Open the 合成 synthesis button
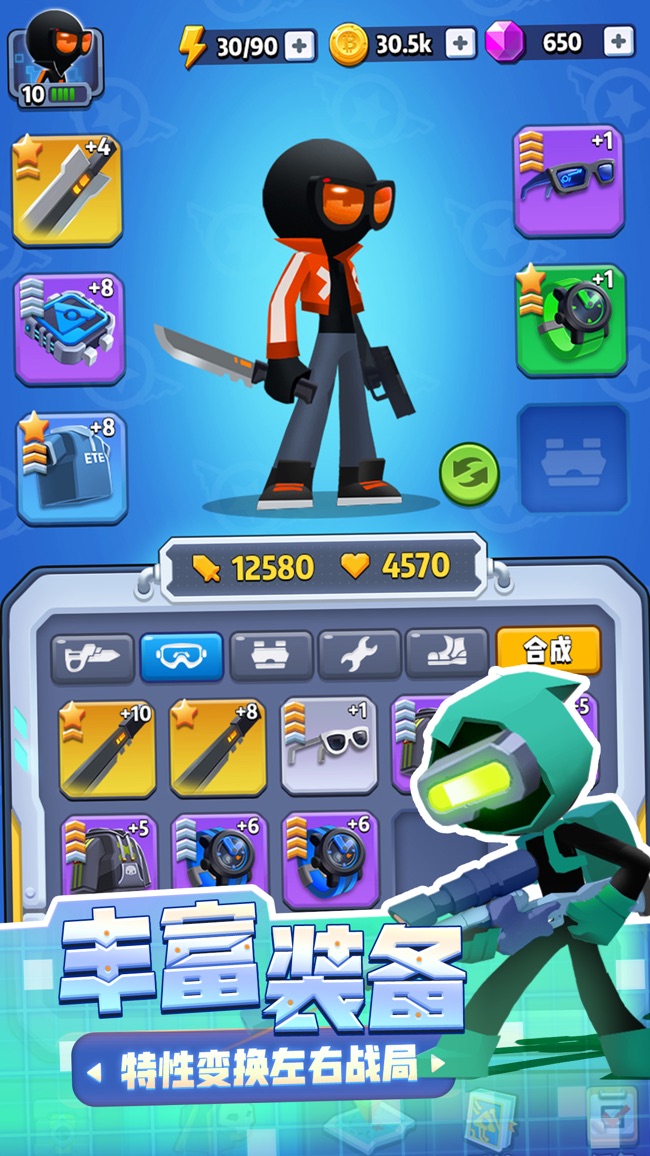650x1156 pixels. click(548, 651)
